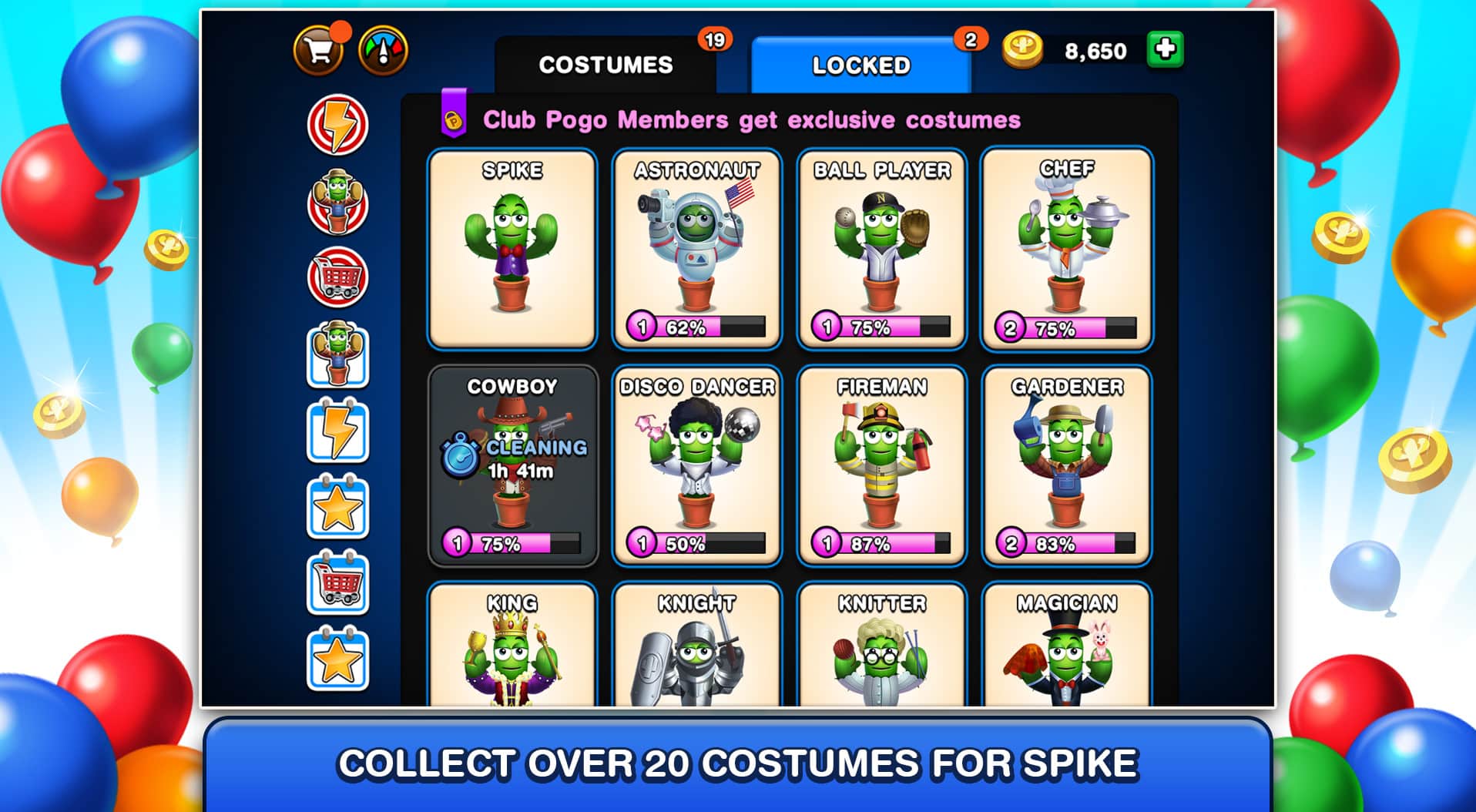This screenshot has width=1476, height=812.
Task: Open the lightning bolt calendar icon
Action: [x=337, y=431]
